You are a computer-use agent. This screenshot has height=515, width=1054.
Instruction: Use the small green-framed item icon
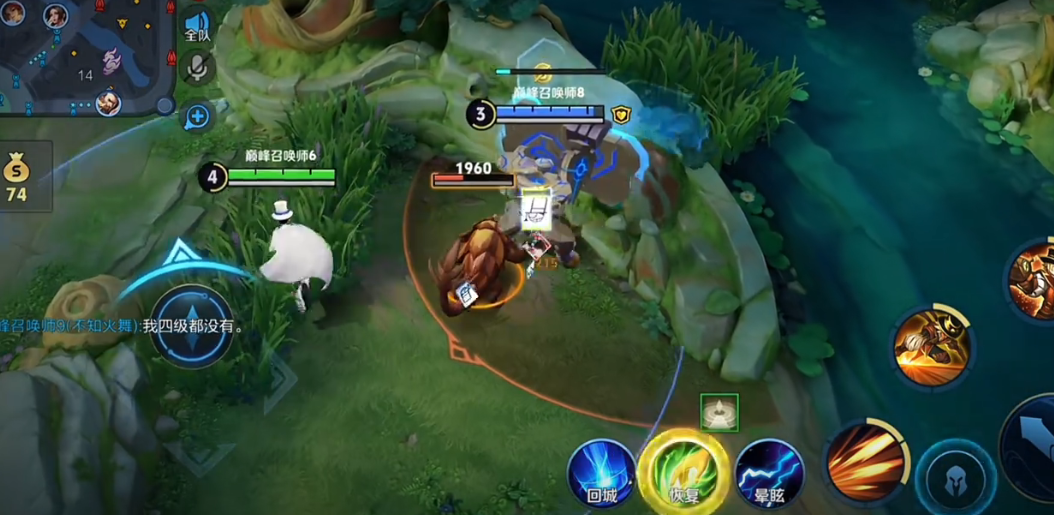pyautogui.click(x=719, y=413)
